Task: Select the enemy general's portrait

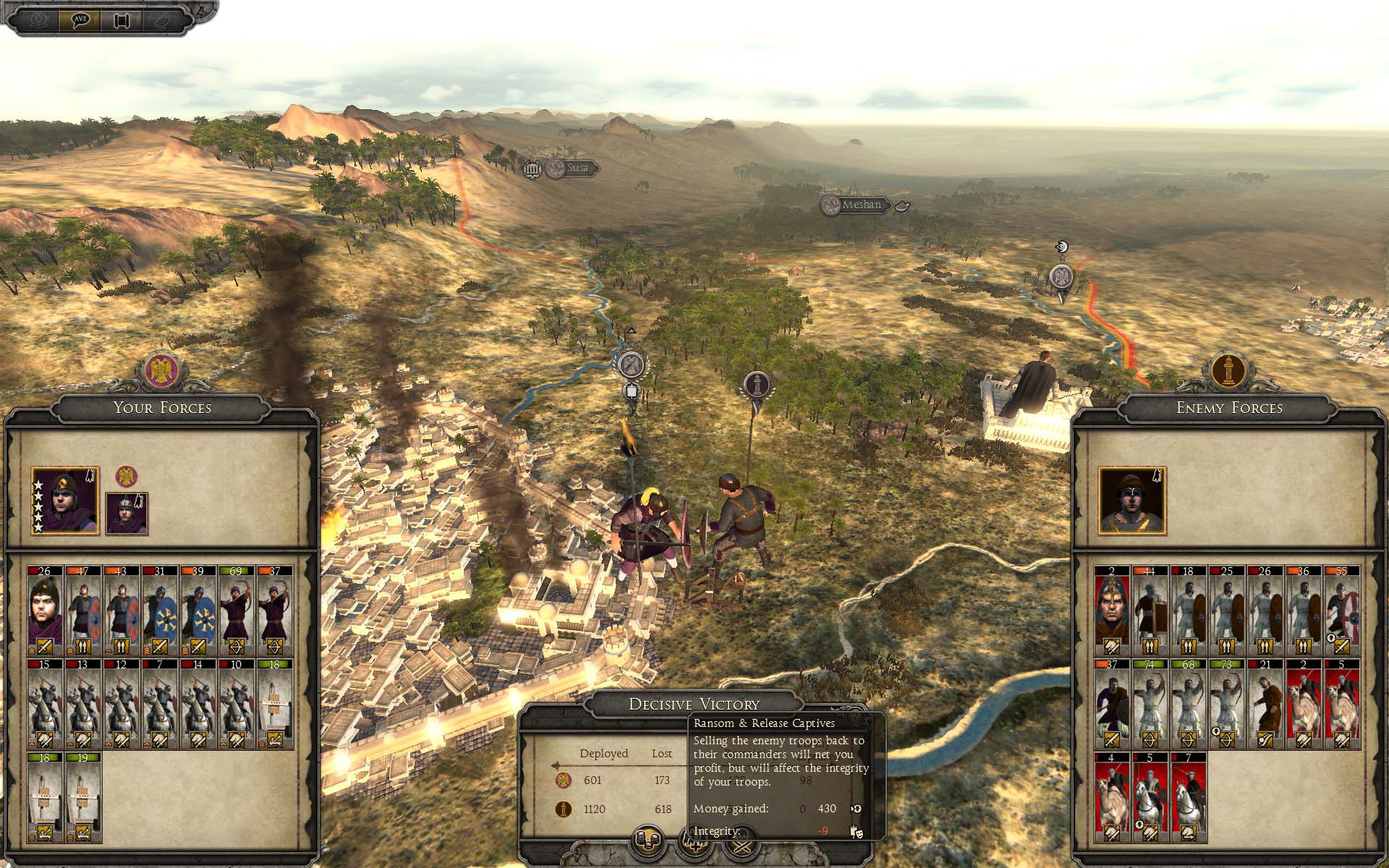Action: [1132, 501]
